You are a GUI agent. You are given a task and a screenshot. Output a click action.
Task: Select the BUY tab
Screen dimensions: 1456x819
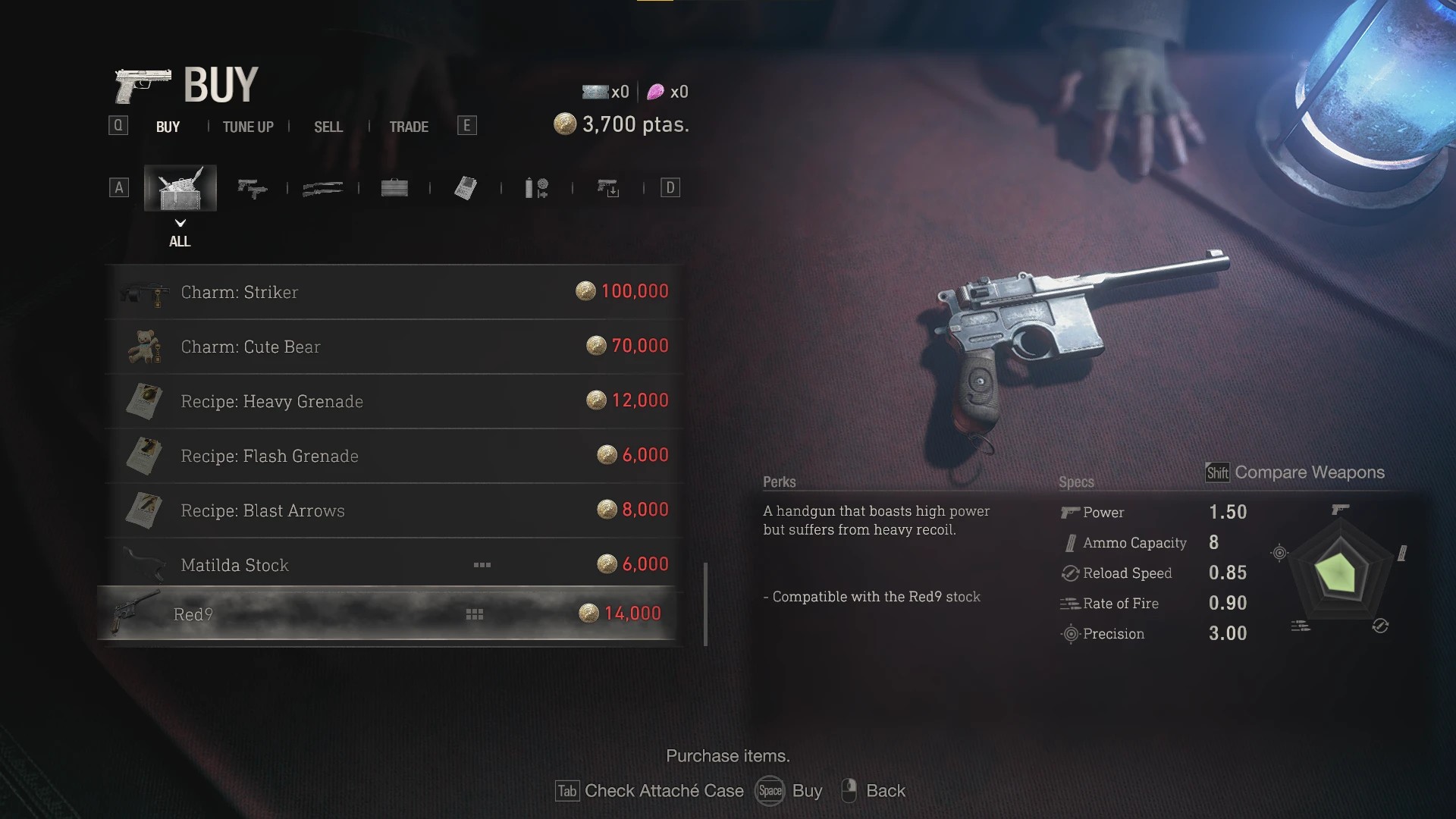pos(168,127)
